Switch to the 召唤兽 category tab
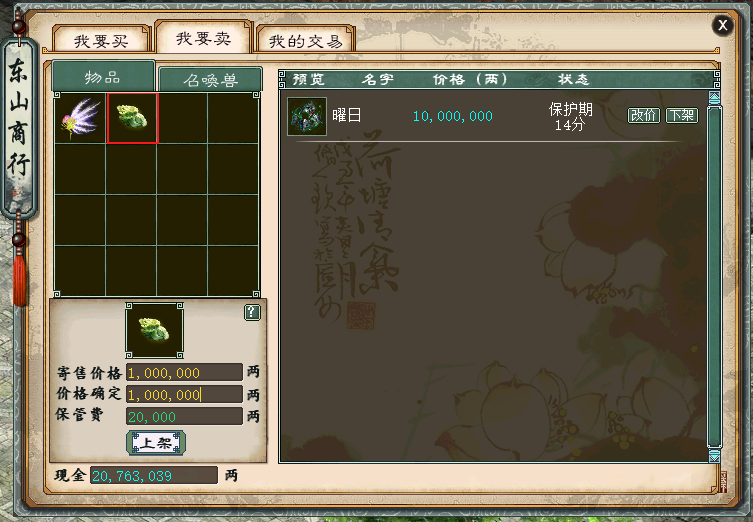Image resolution: width=753 pixels, height=522 pixels. pyautogui.click(x=210, y=81)
